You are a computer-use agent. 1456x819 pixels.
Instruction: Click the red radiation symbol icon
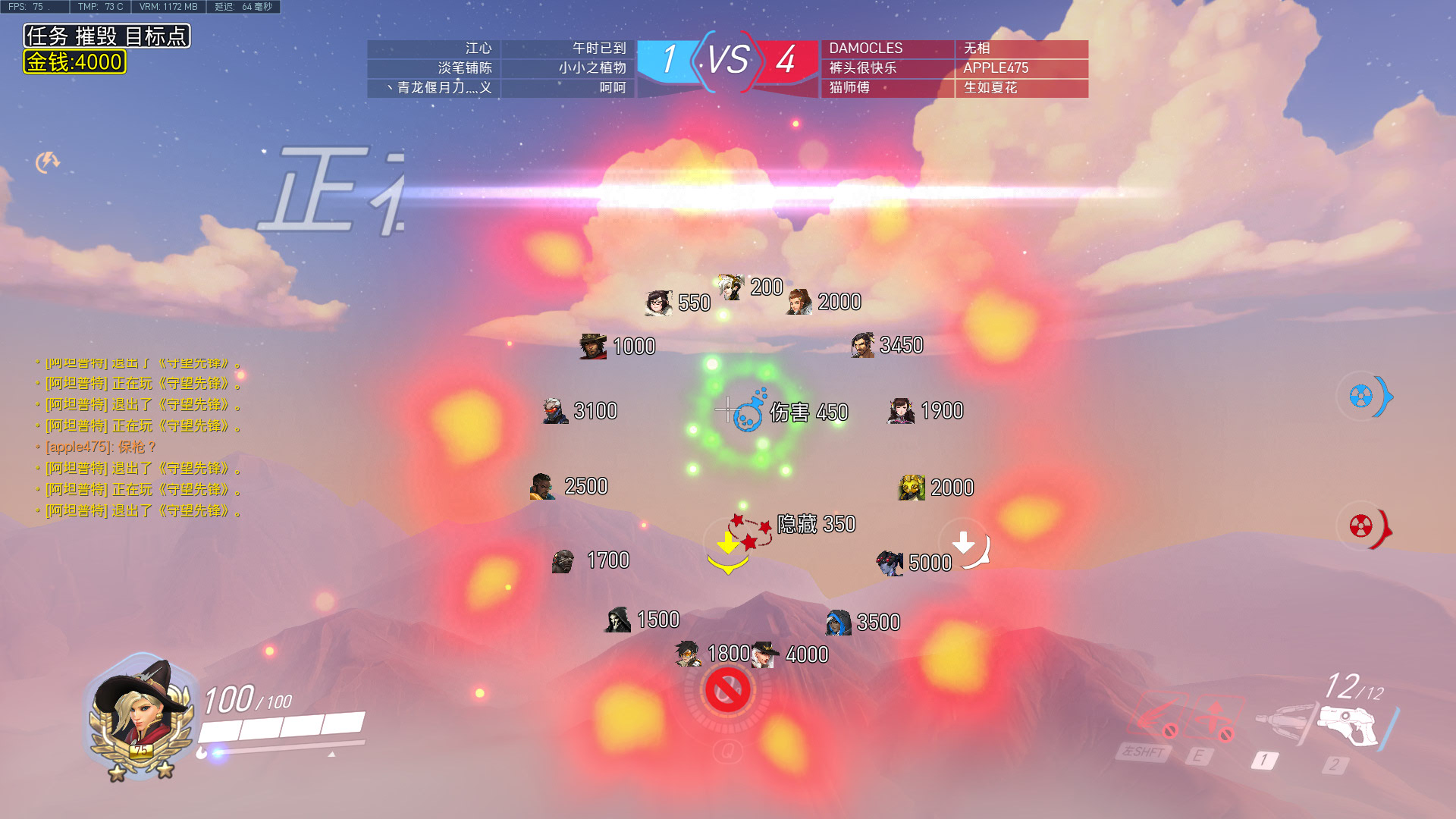pyautogui.click(x=1361, y=526)
